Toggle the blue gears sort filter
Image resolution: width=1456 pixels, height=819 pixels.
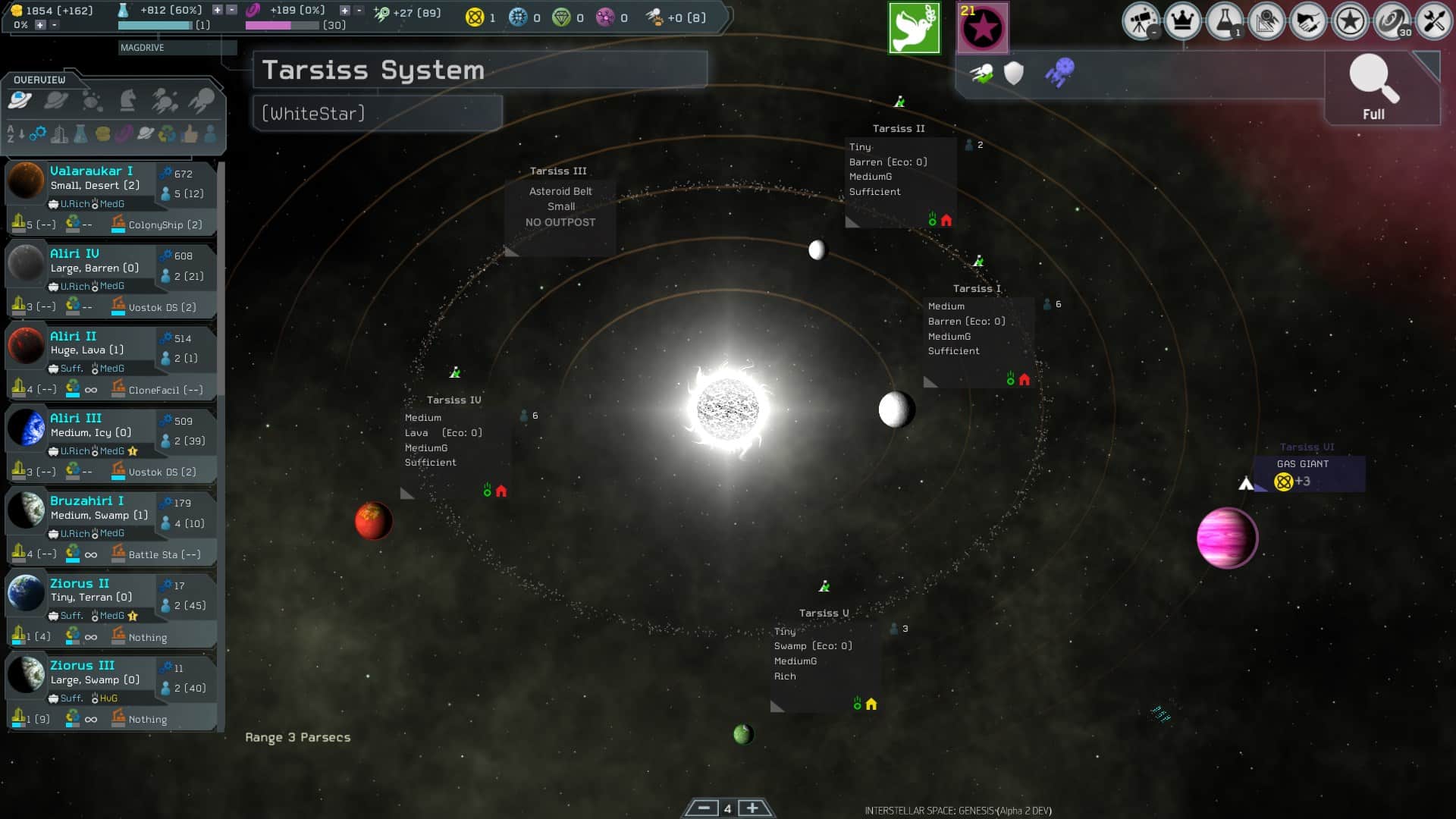[x=39, y=134]
